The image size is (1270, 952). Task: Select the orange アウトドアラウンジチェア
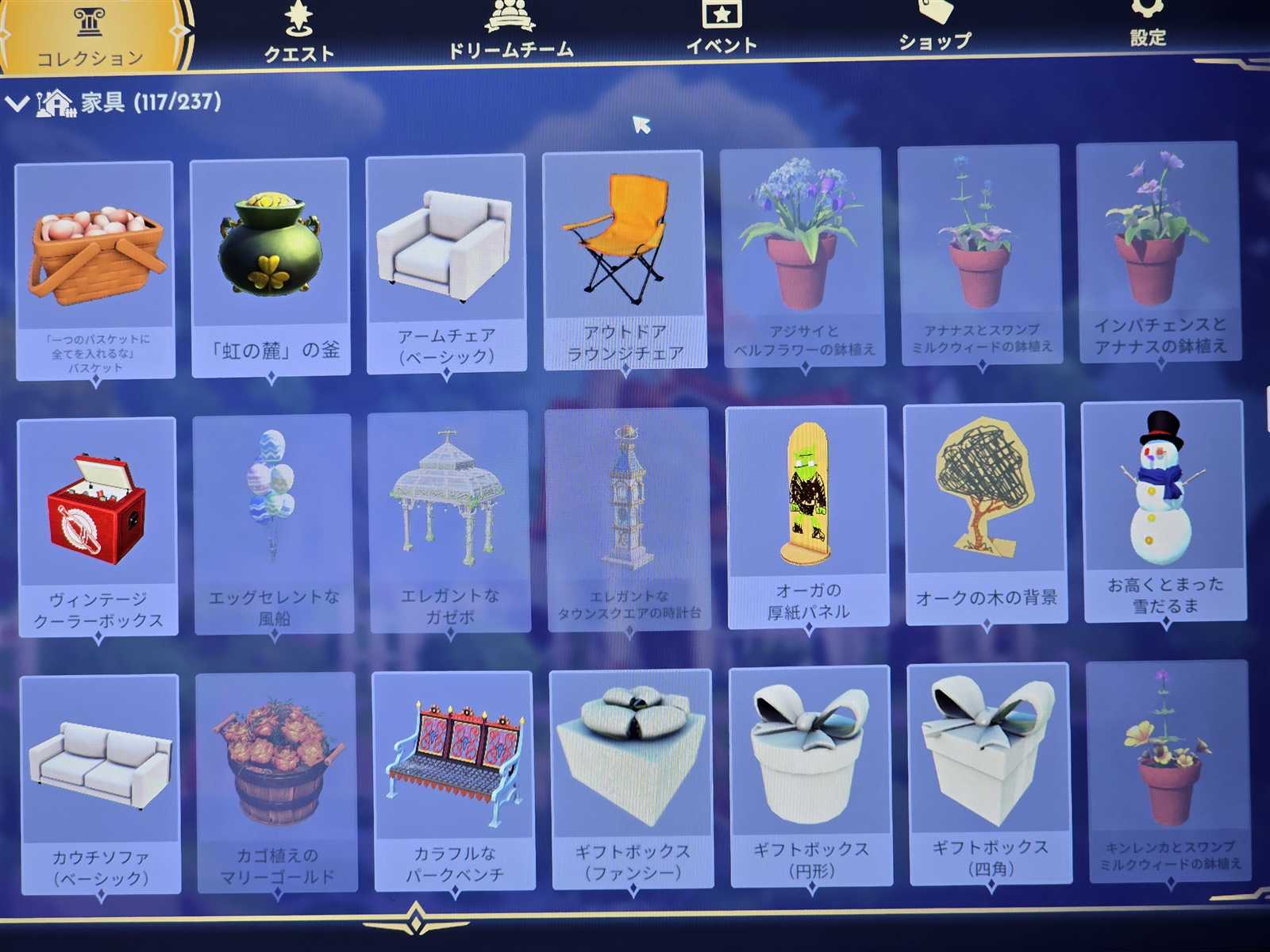tap(623, 258)
